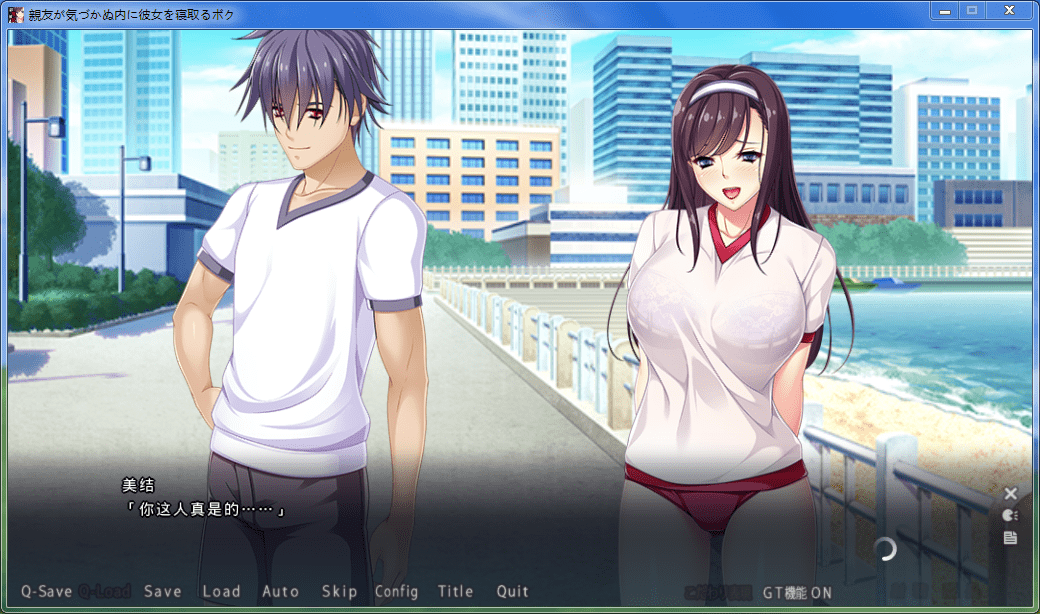Open the Config settings
Image resolution: width=1040 pixels, height=614 pixels.
[396, 591]
